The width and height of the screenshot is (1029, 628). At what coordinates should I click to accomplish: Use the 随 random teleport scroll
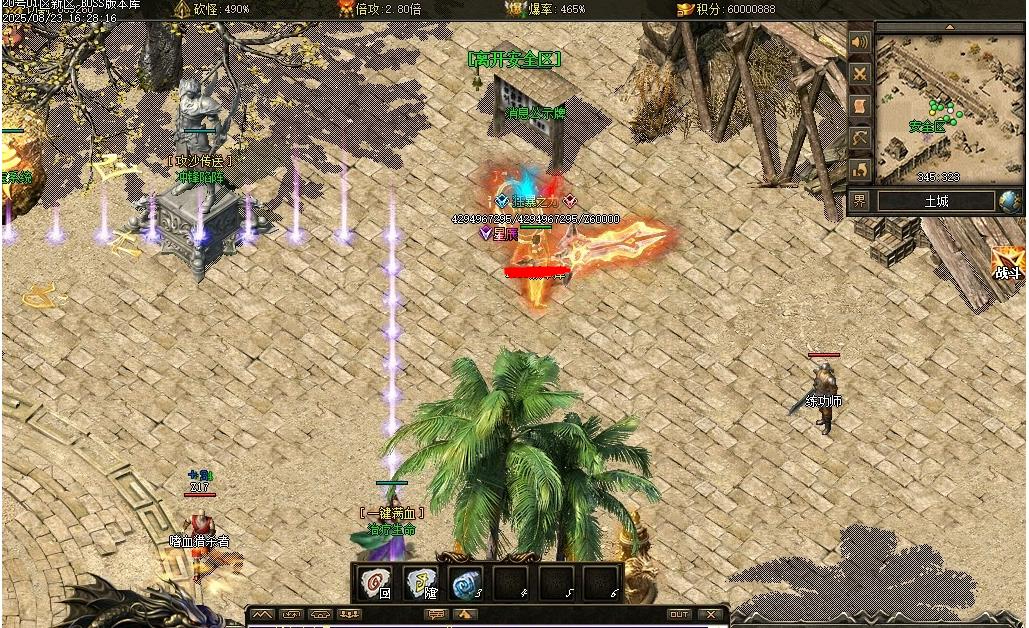421,582
